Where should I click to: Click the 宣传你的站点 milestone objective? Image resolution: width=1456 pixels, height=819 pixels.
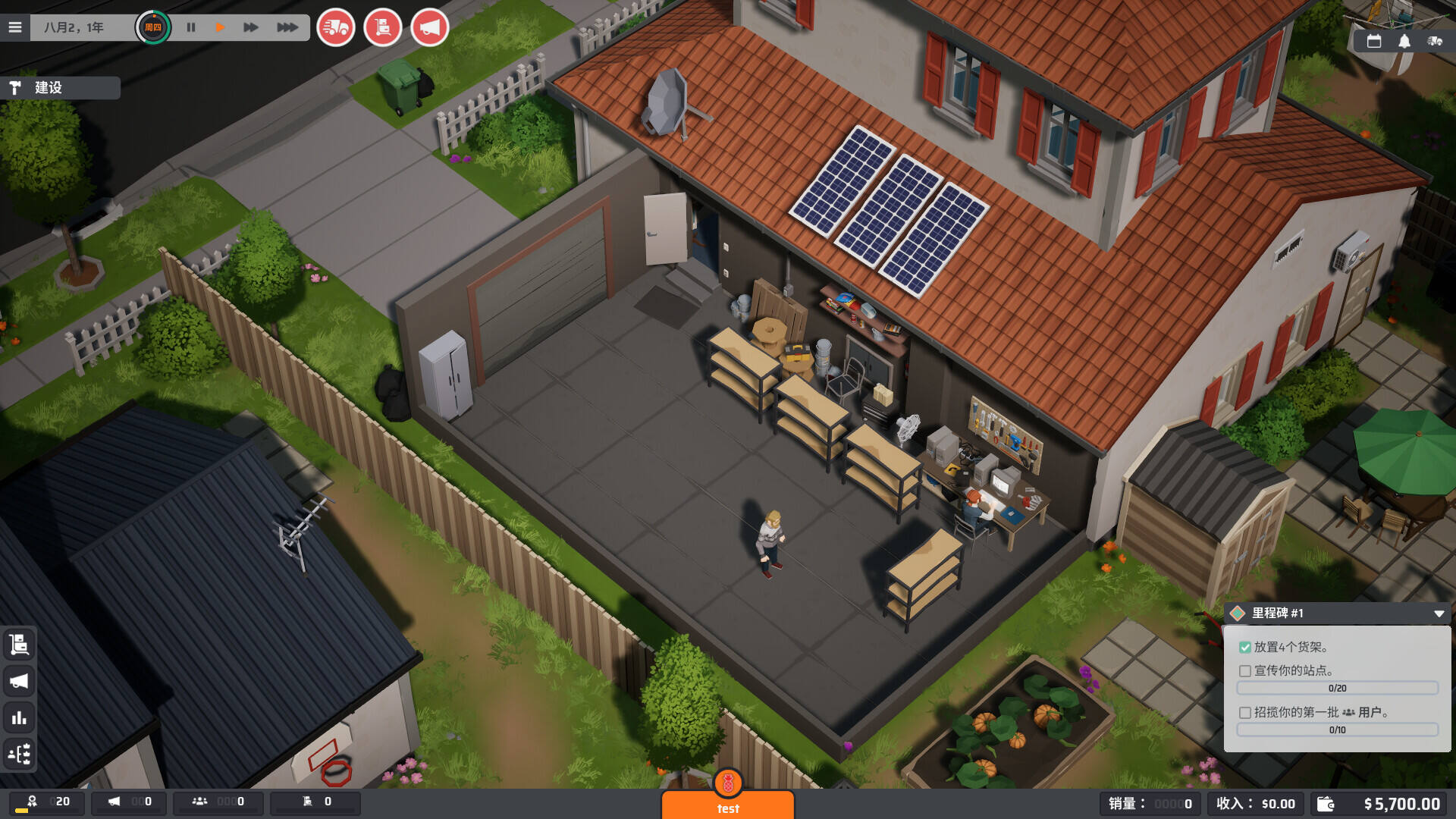click(1293, 670)
